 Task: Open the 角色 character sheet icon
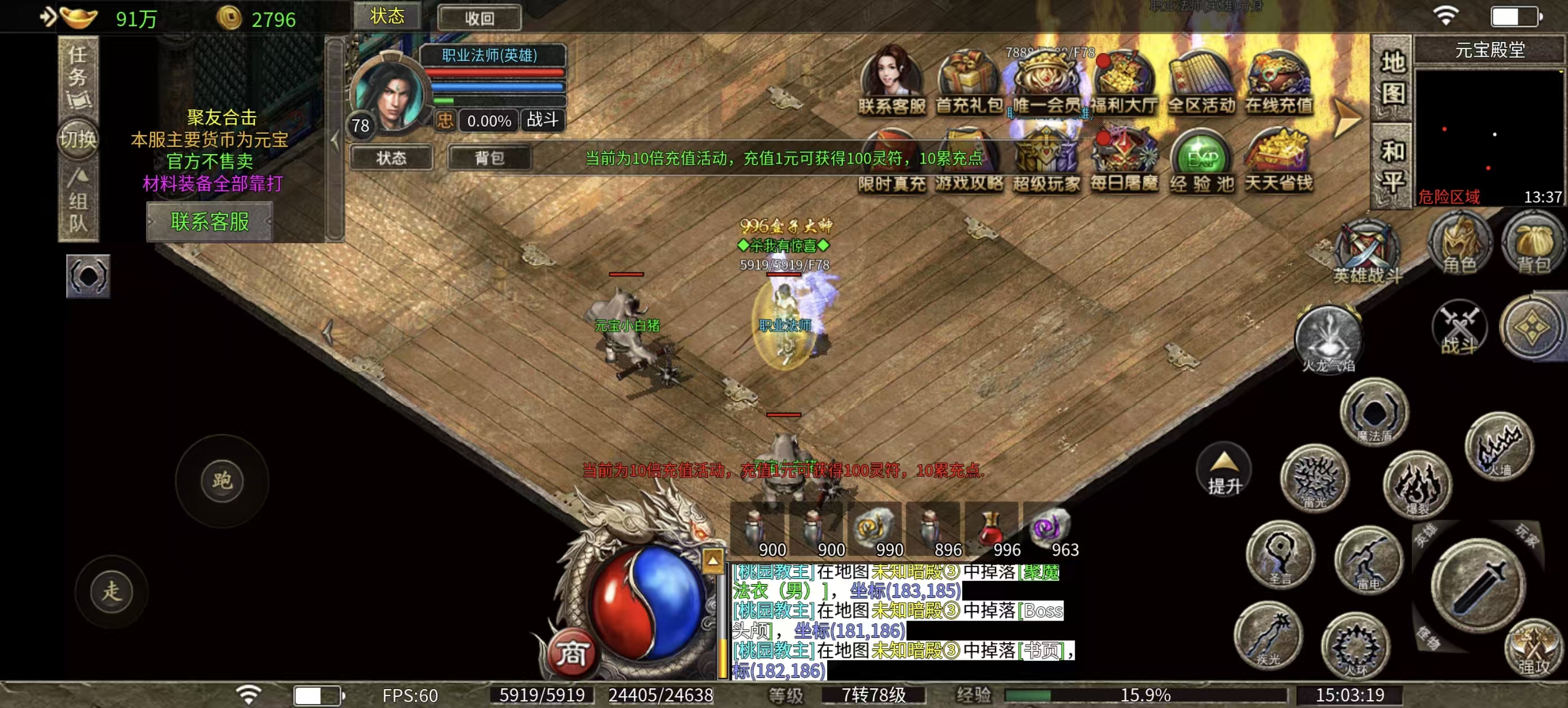[x=1459, y=245]
